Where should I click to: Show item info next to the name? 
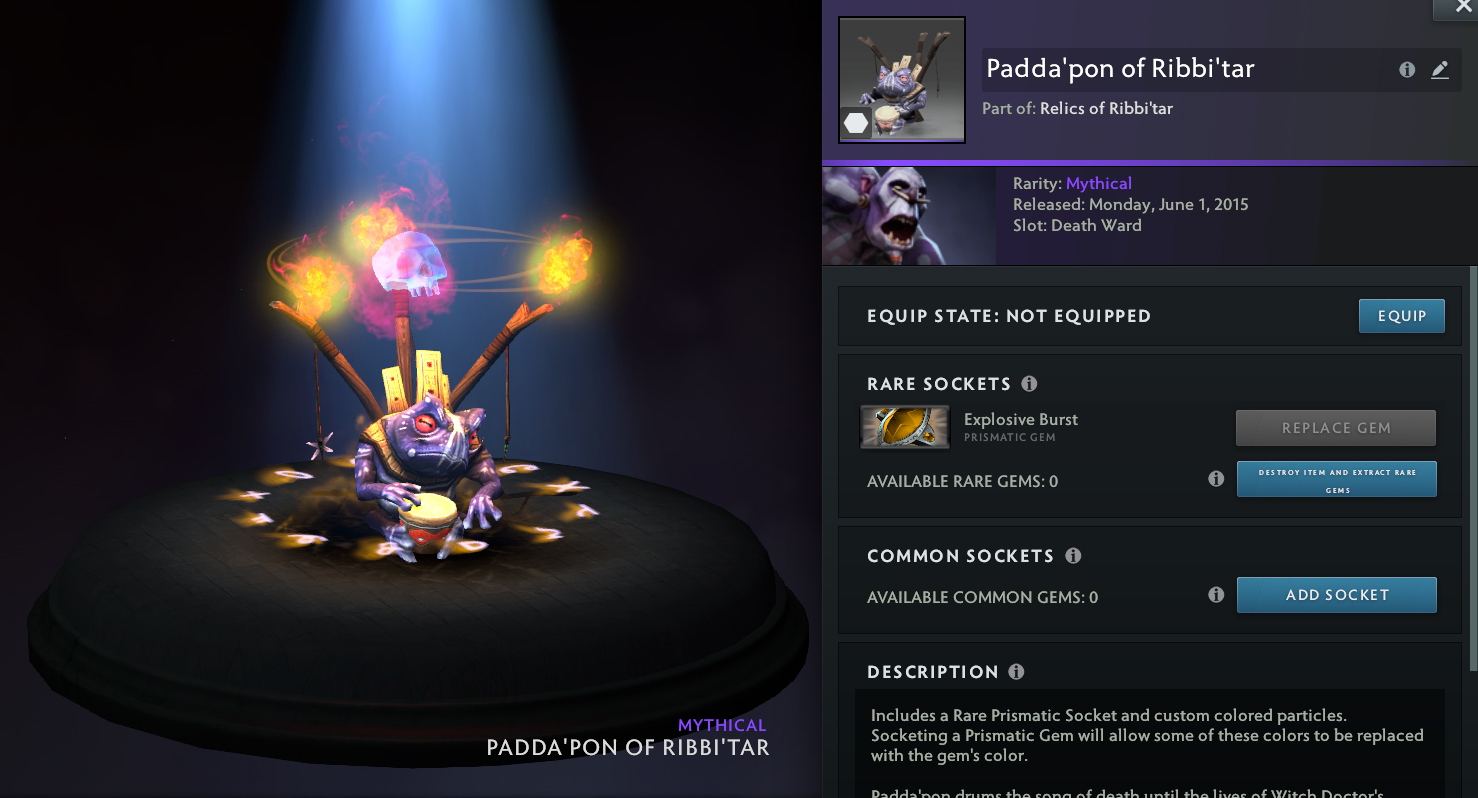[1407, 70]
